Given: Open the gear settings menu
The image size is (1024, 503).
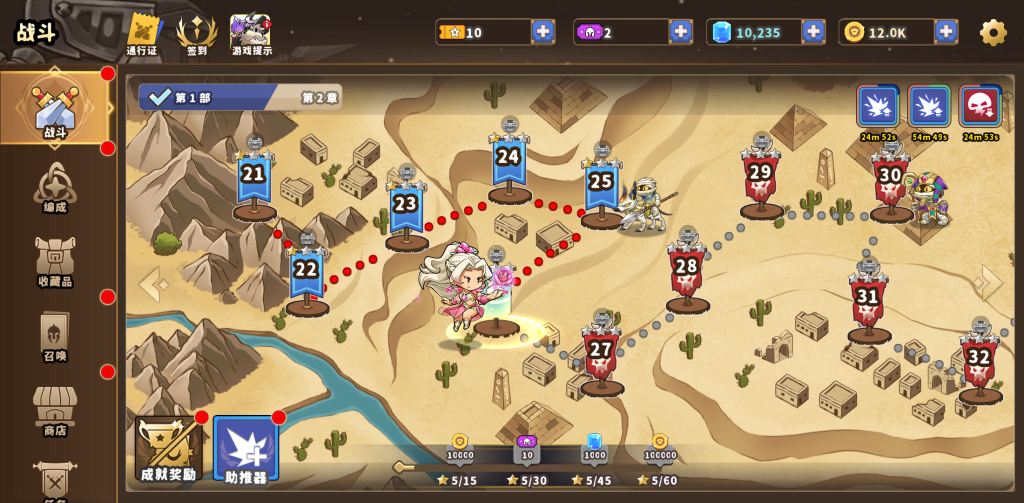Looking at the screenshot, I should (x=992, y=32).
